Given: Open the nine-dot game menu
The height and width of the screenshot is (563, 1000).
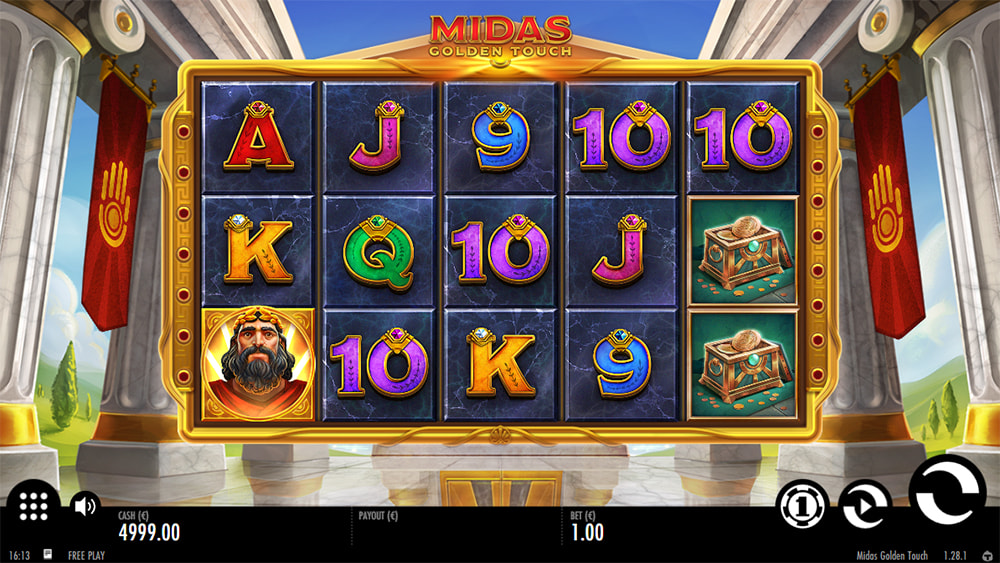Looking at the screenshot, I should tap(33, 507).
